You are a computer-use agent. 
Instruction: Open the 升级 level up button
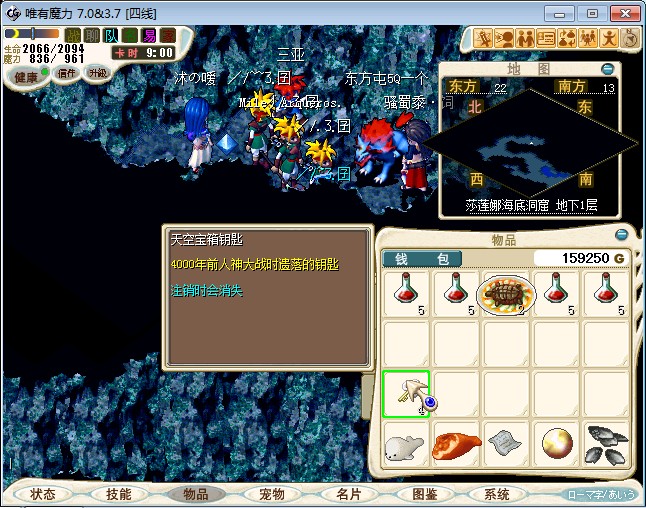click(98, 73)
